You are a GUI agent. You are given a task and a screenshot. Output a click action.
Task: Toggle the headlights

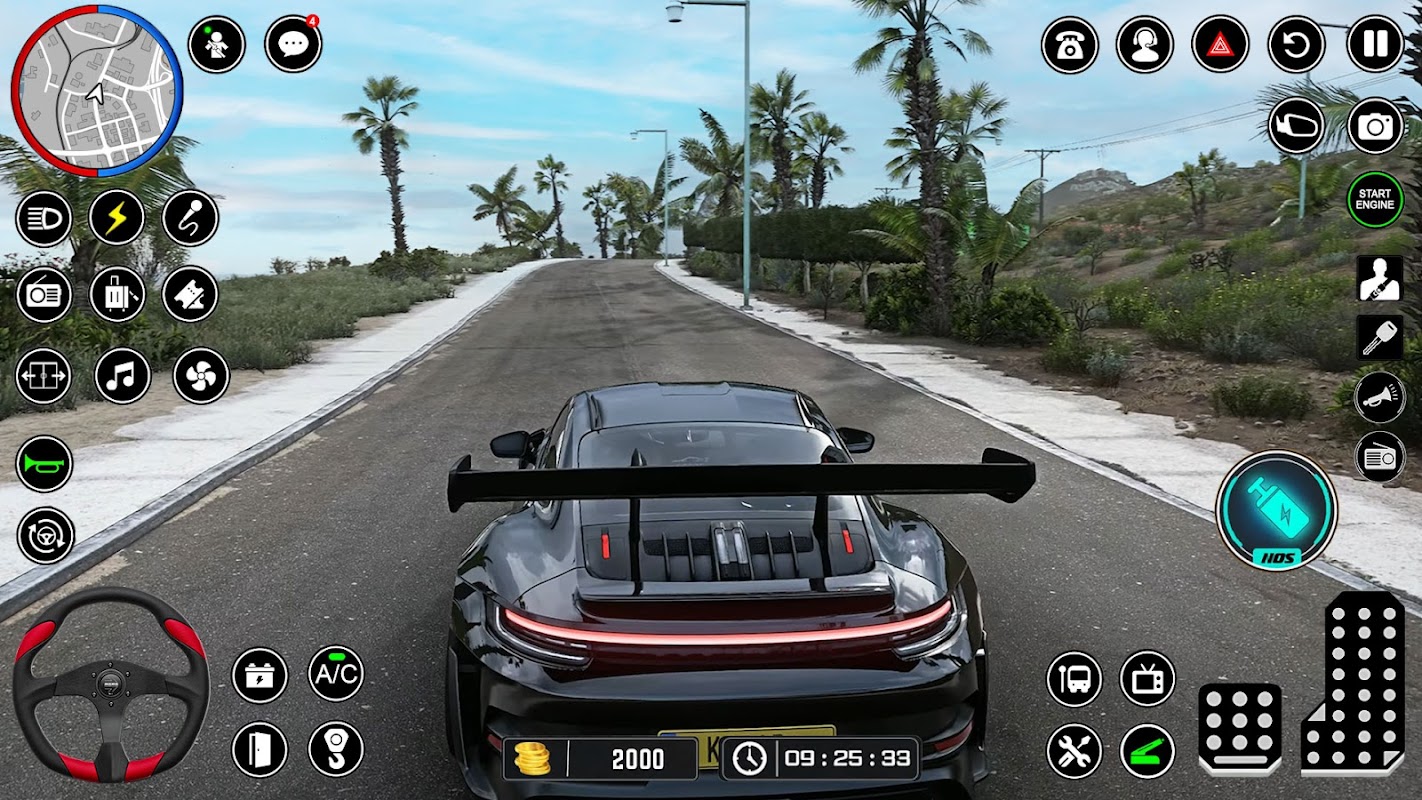point(43,218)
